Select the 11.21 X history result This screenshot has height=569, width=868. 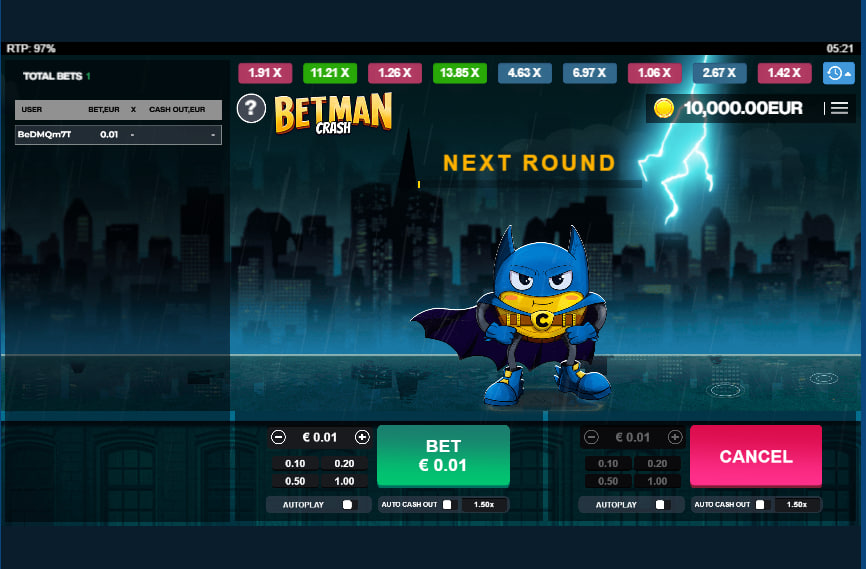coord(330,73)
